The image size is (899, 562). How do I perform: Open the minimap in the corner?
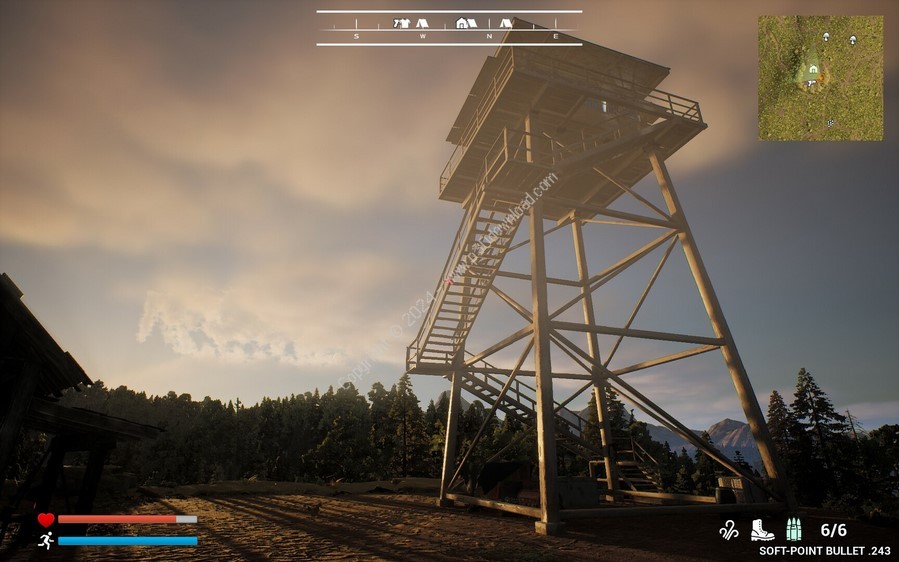point(820,77)
